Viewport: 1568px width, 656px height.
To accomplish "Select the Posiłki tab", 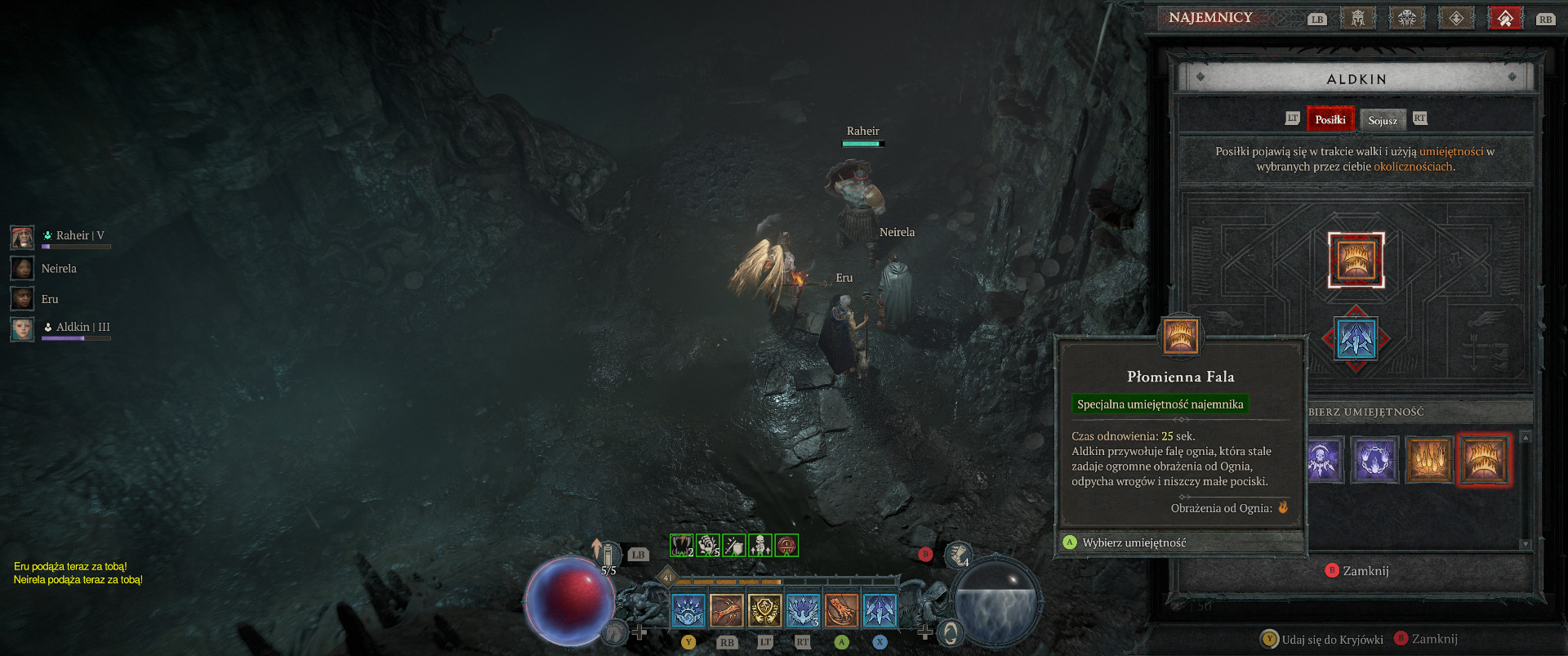I will (1330, 119).
